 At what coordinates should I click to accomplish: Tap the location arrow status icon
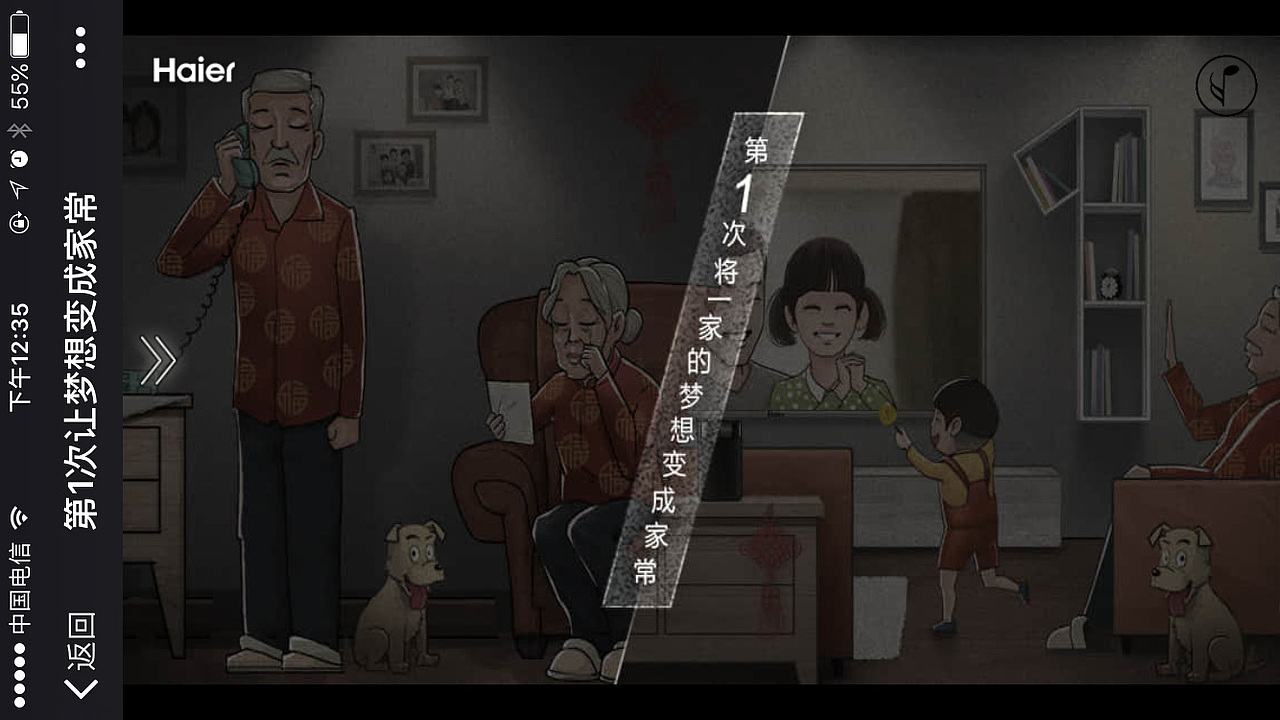point(18,188)
